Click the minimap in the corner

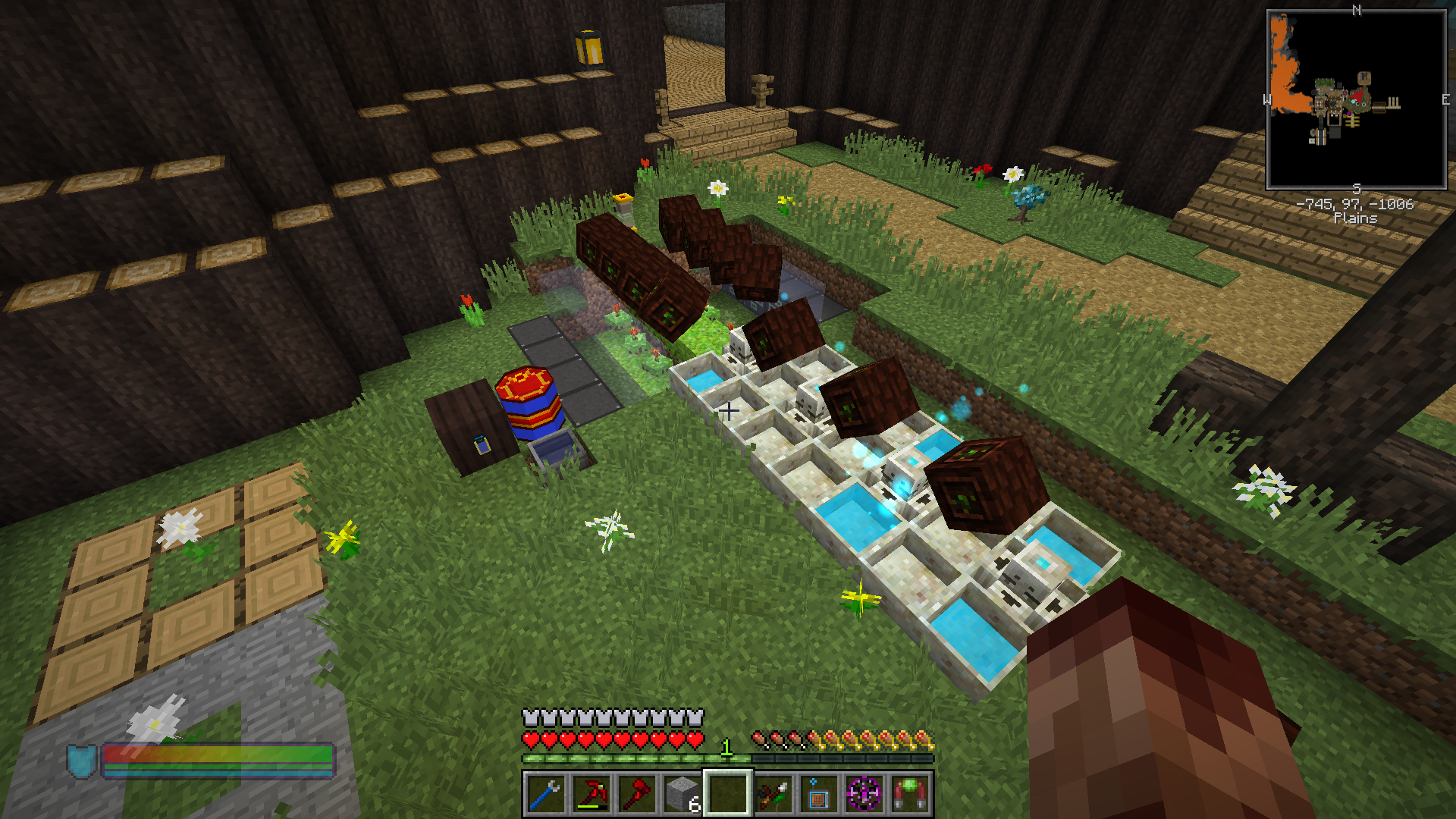(1356, 99)
